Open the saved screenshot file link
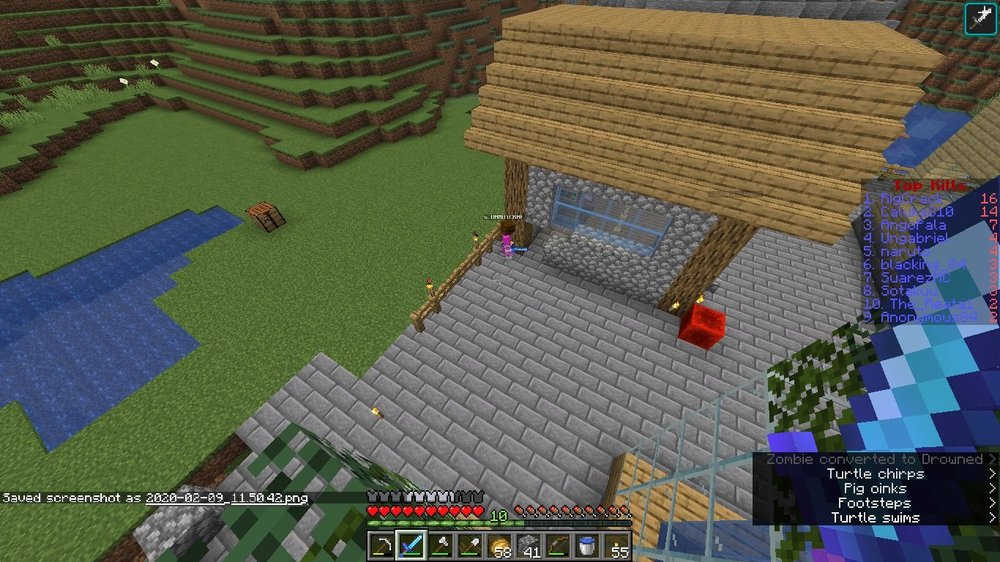The image size is (1000, 562). coord(227,497)
